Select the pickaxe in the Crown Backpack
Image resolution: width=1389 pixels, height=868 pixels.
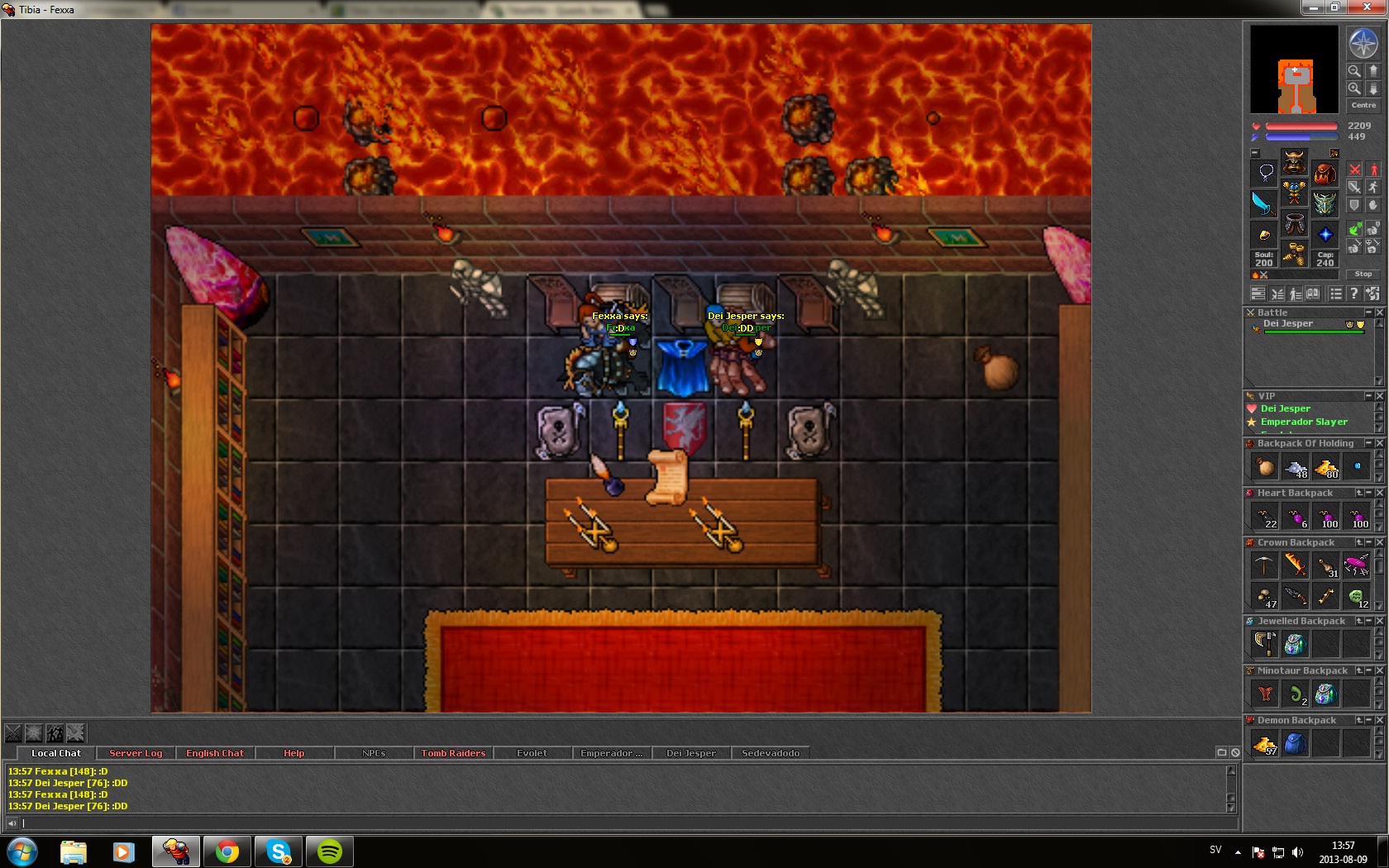click(x=1264, y=565)
